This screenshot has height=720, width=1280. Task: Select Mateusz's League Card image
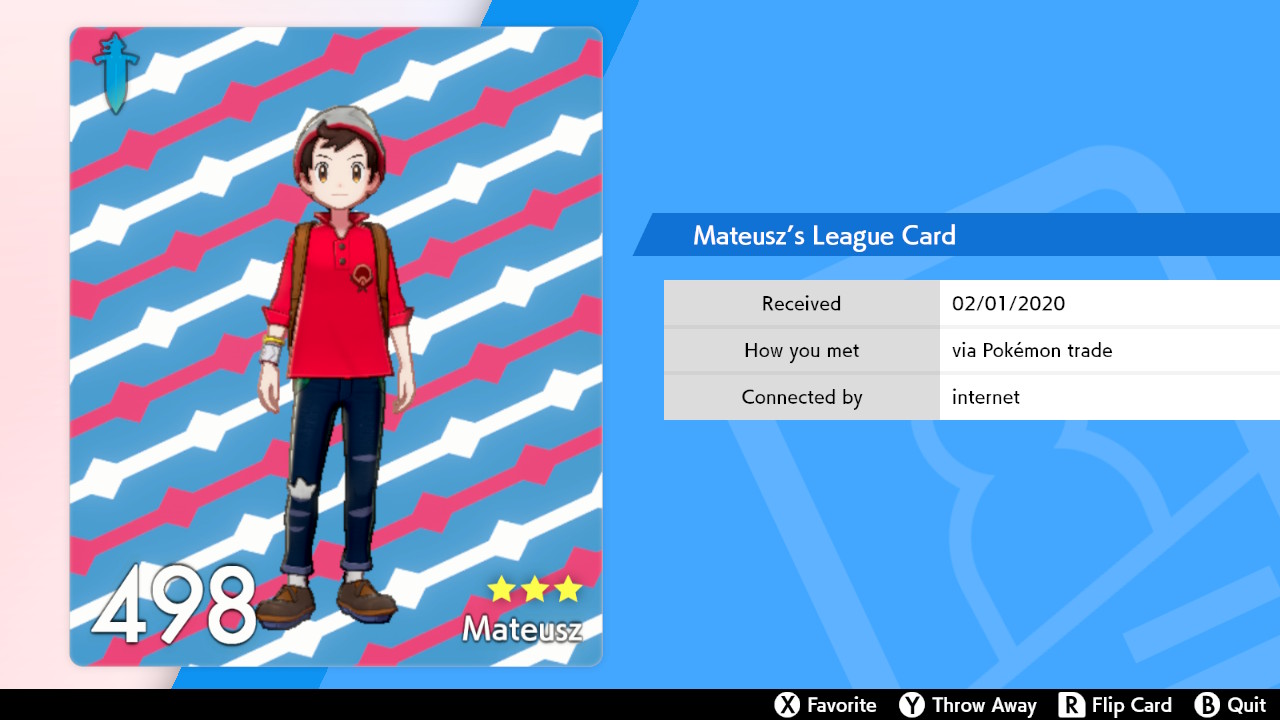[x=336, y=346]
